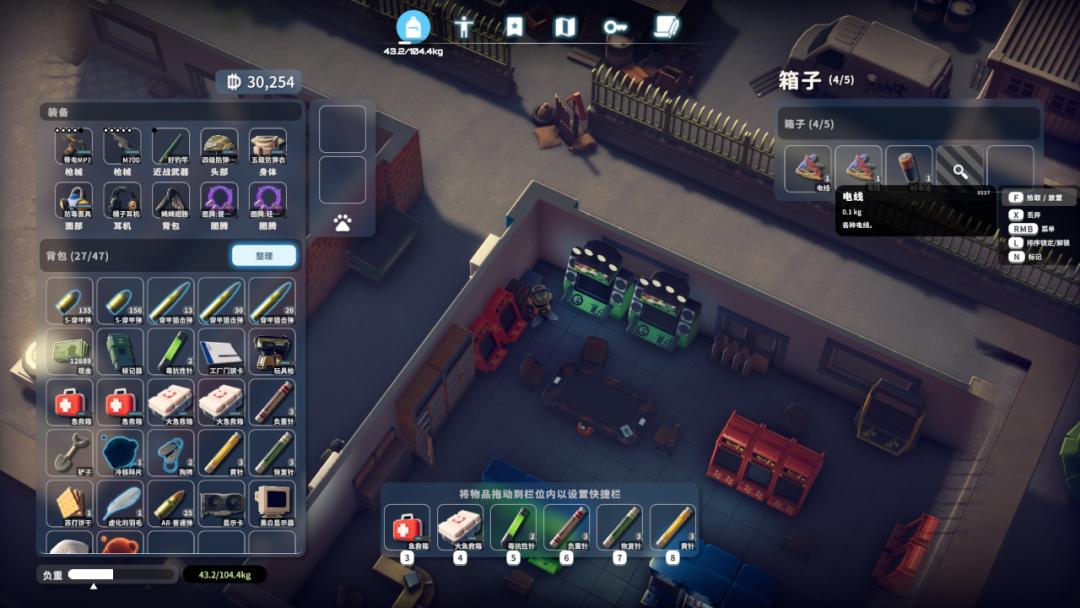1080x608 pixels.
Task: Switch to the key tab
Action: (x=615, y=27)
